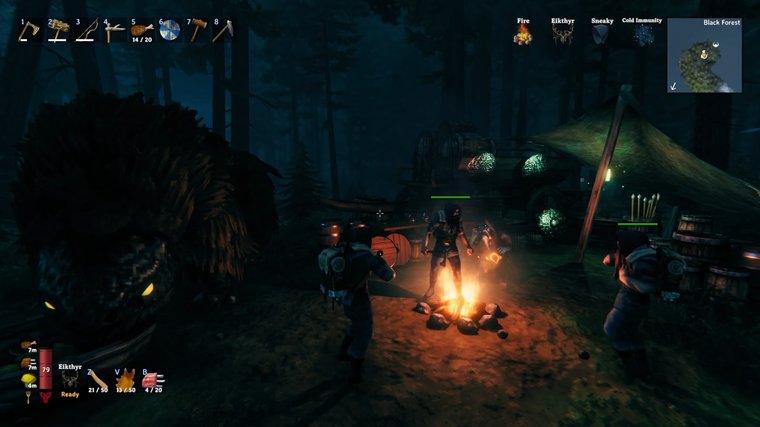Click the Cold Immunity status icon

coord(641,35)
